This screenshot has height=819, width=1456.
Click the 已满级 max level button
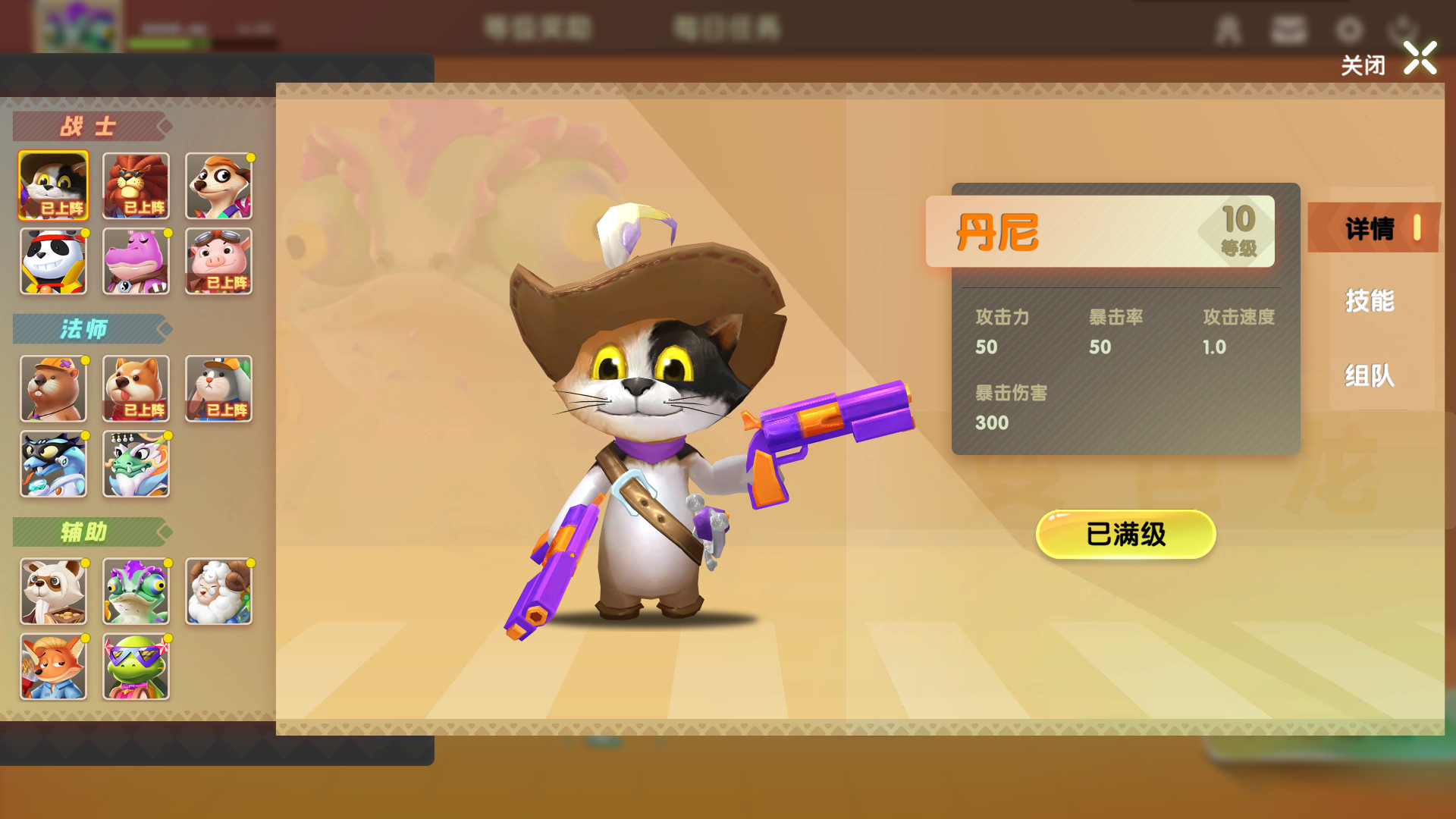click(x=1125, y=533)
